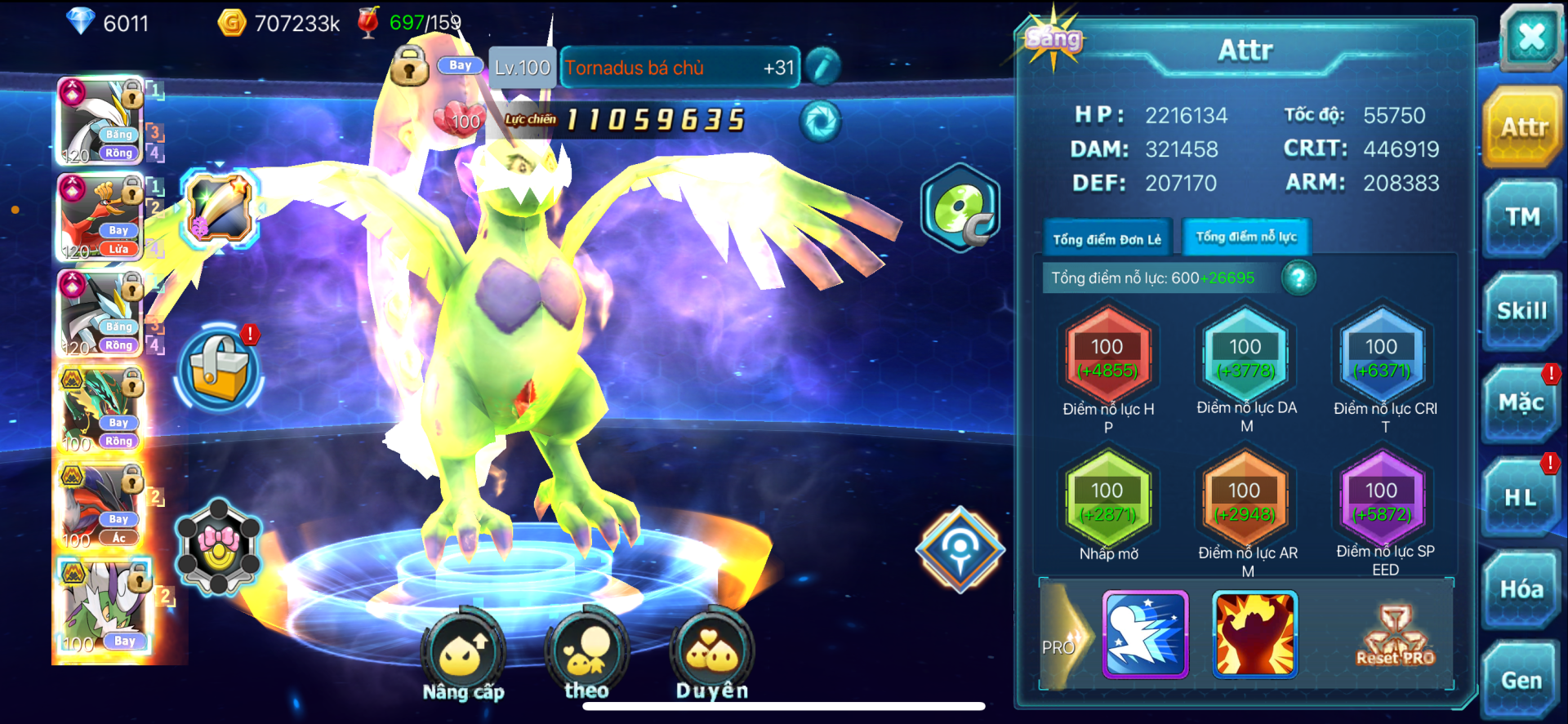Switch to the TM side tab
The image size is (1568, 724).
(1522, 217)
